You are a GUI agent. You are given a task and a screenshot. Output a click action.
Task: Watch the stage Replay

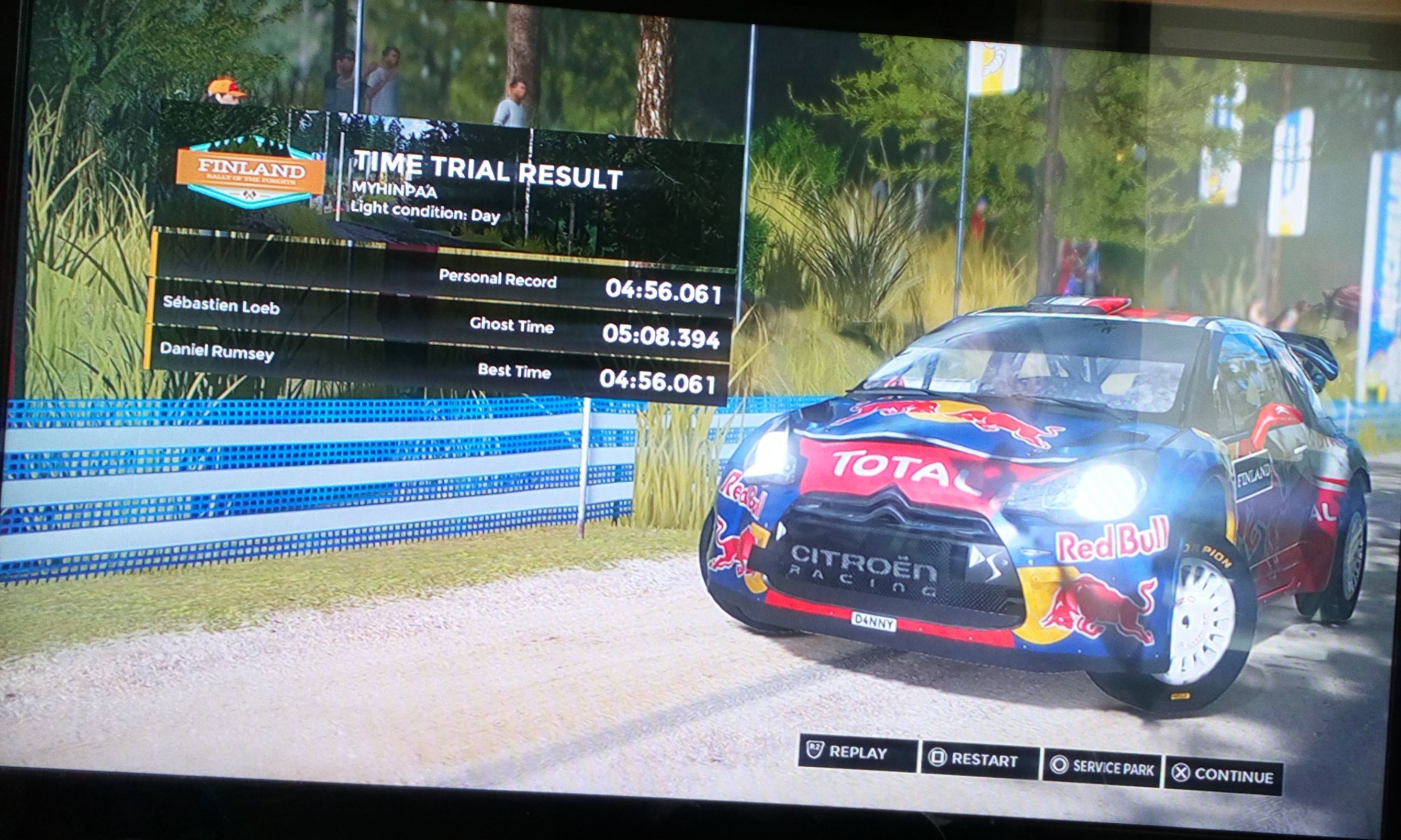point(857,753)
